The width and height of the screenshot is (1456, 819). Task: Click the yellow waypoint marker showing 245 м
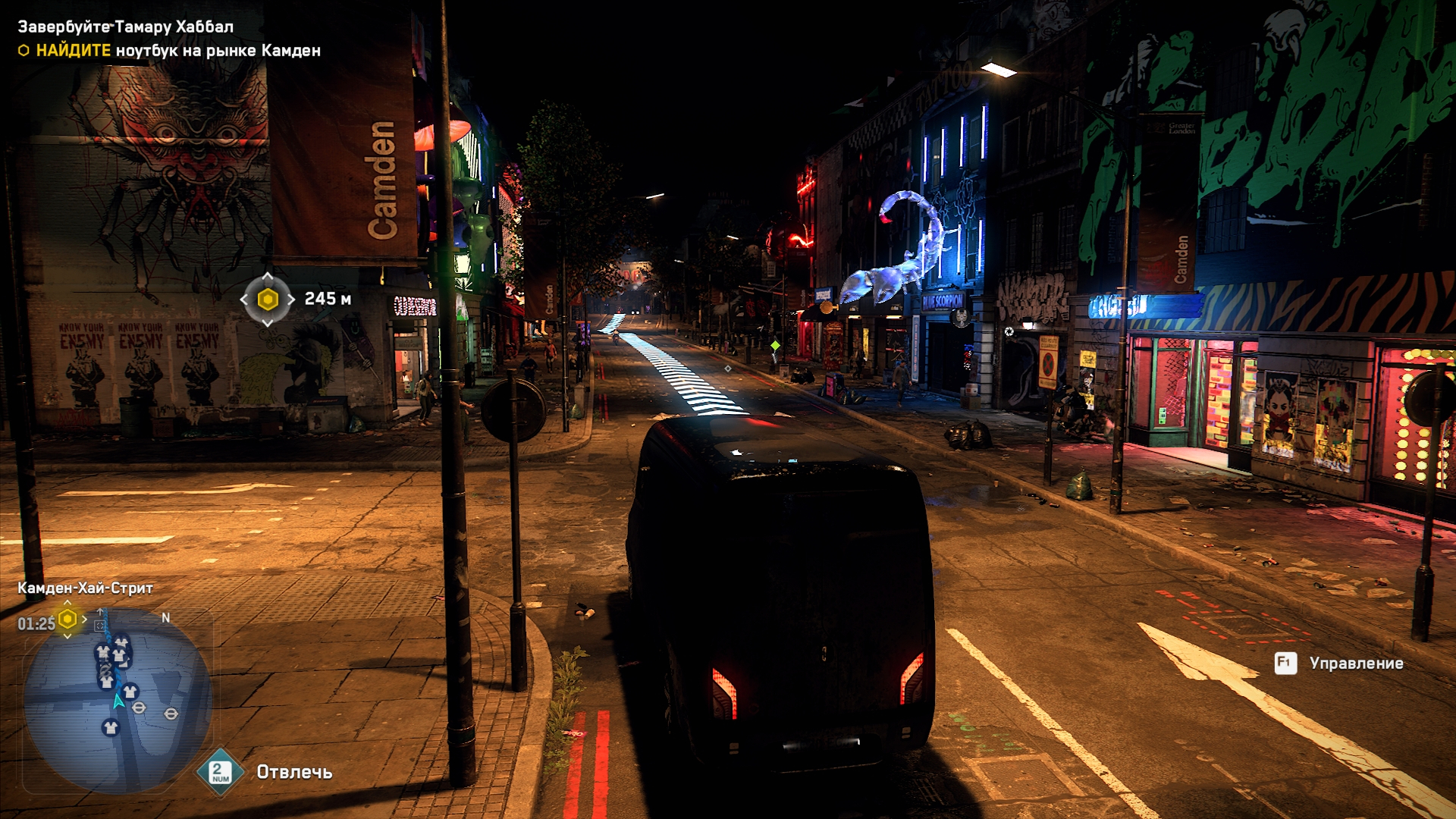[x=268, y=300]
